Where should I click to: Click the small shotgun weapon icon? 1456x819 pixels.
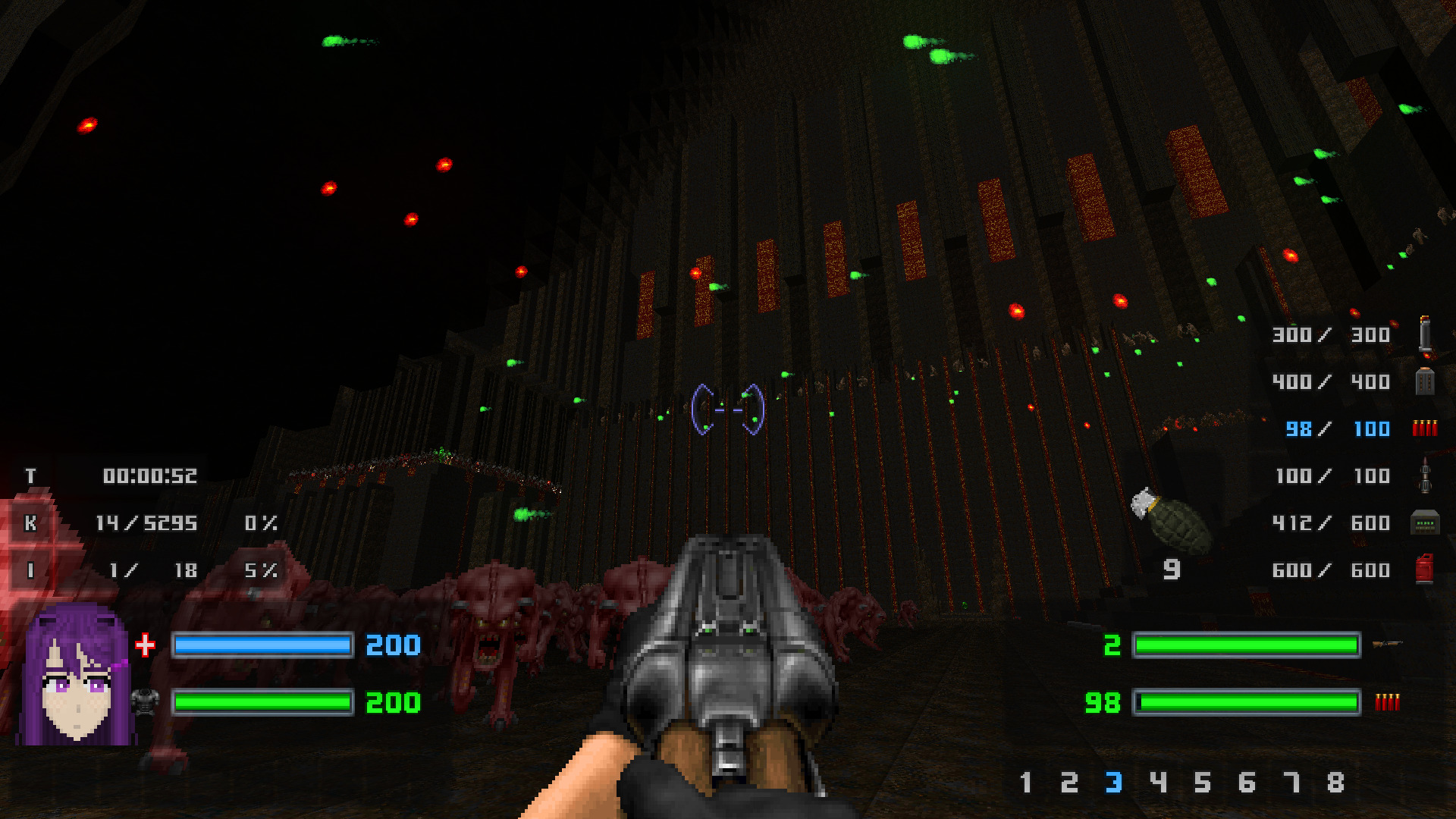[1387, 645]
